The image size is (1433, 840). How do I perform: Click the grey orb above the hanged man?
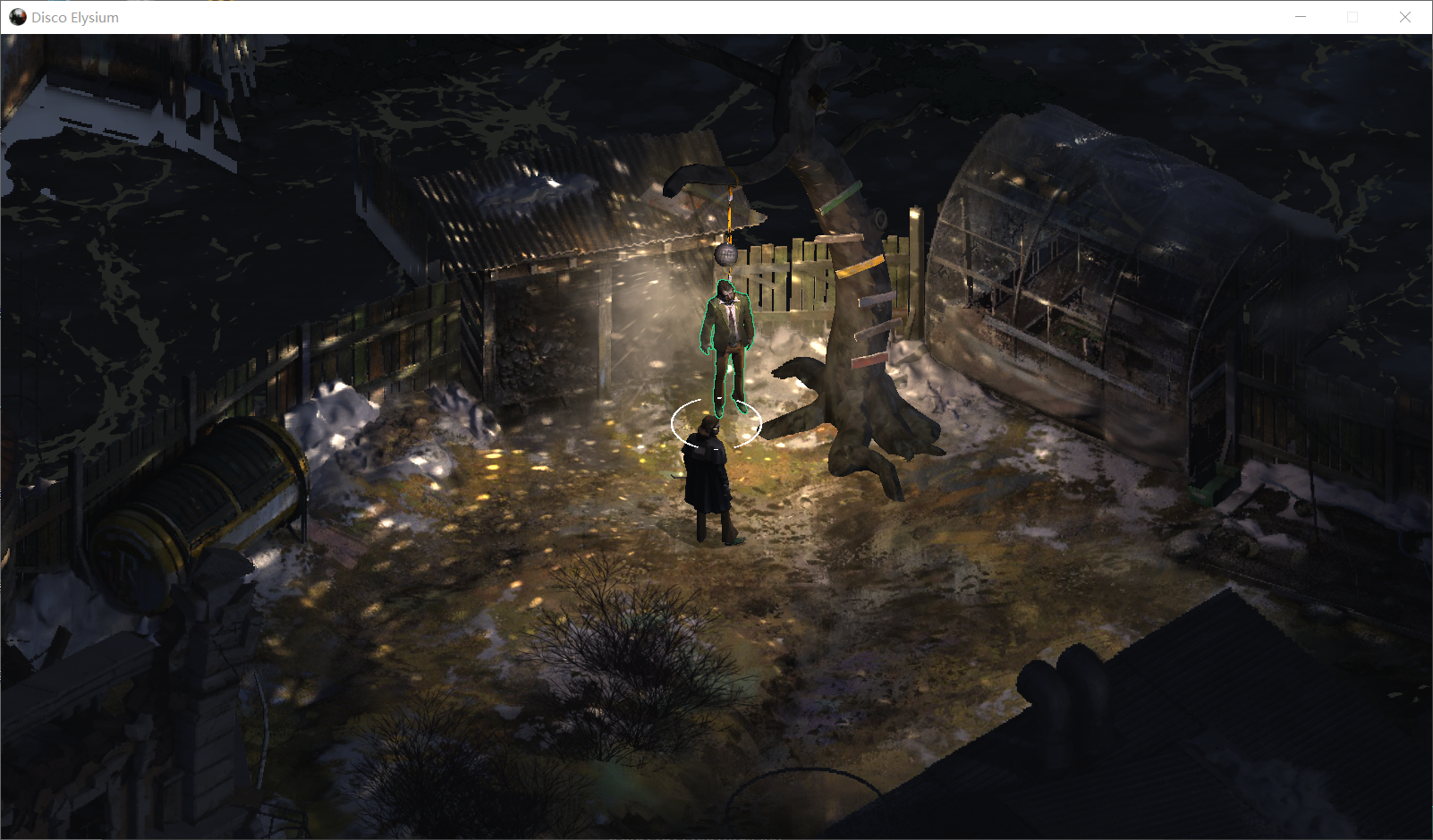coord(725,255)
